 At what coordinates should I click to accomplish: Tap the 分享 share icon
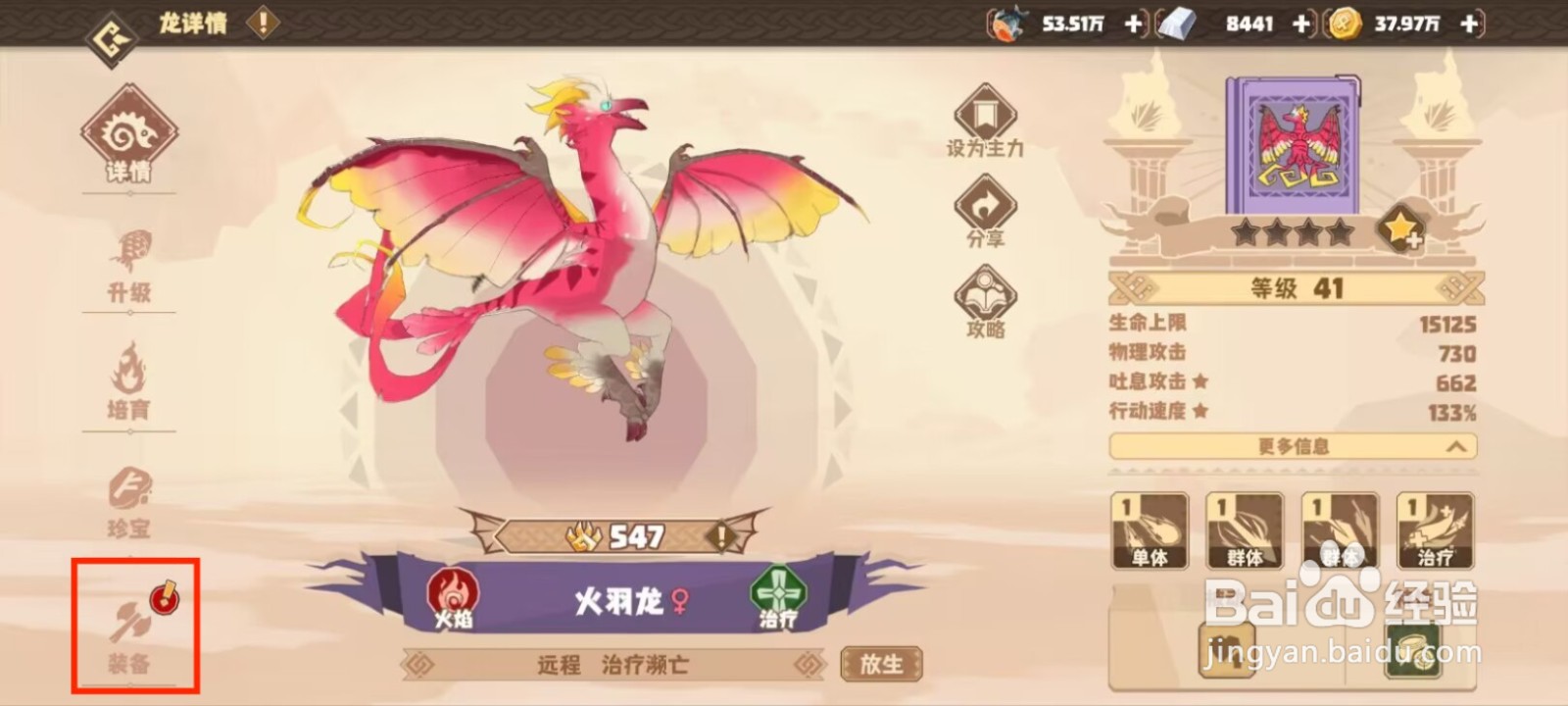[x=984, y=209]
